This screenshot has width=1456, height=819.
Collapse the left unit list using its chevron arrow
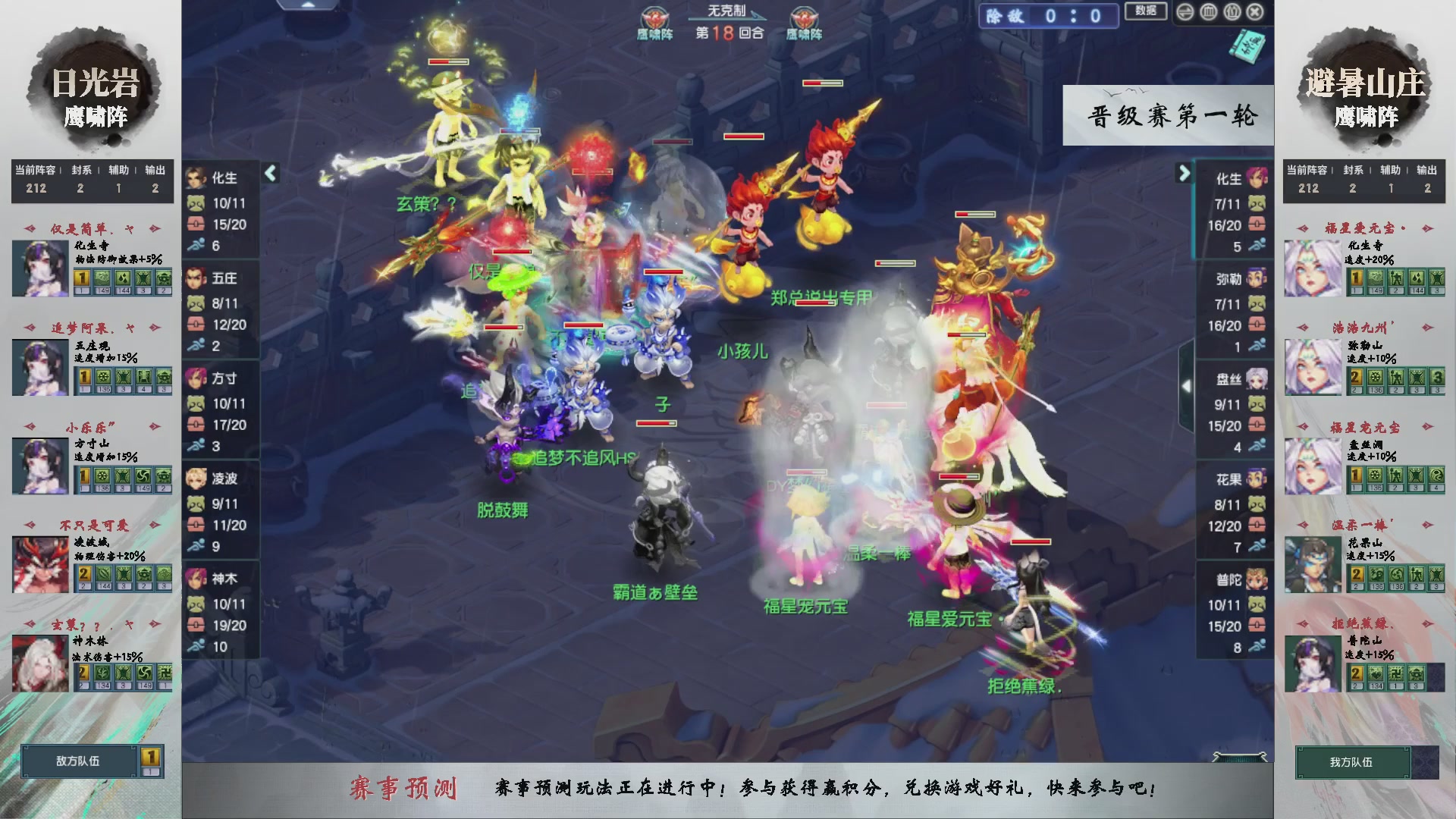(269, 173)
